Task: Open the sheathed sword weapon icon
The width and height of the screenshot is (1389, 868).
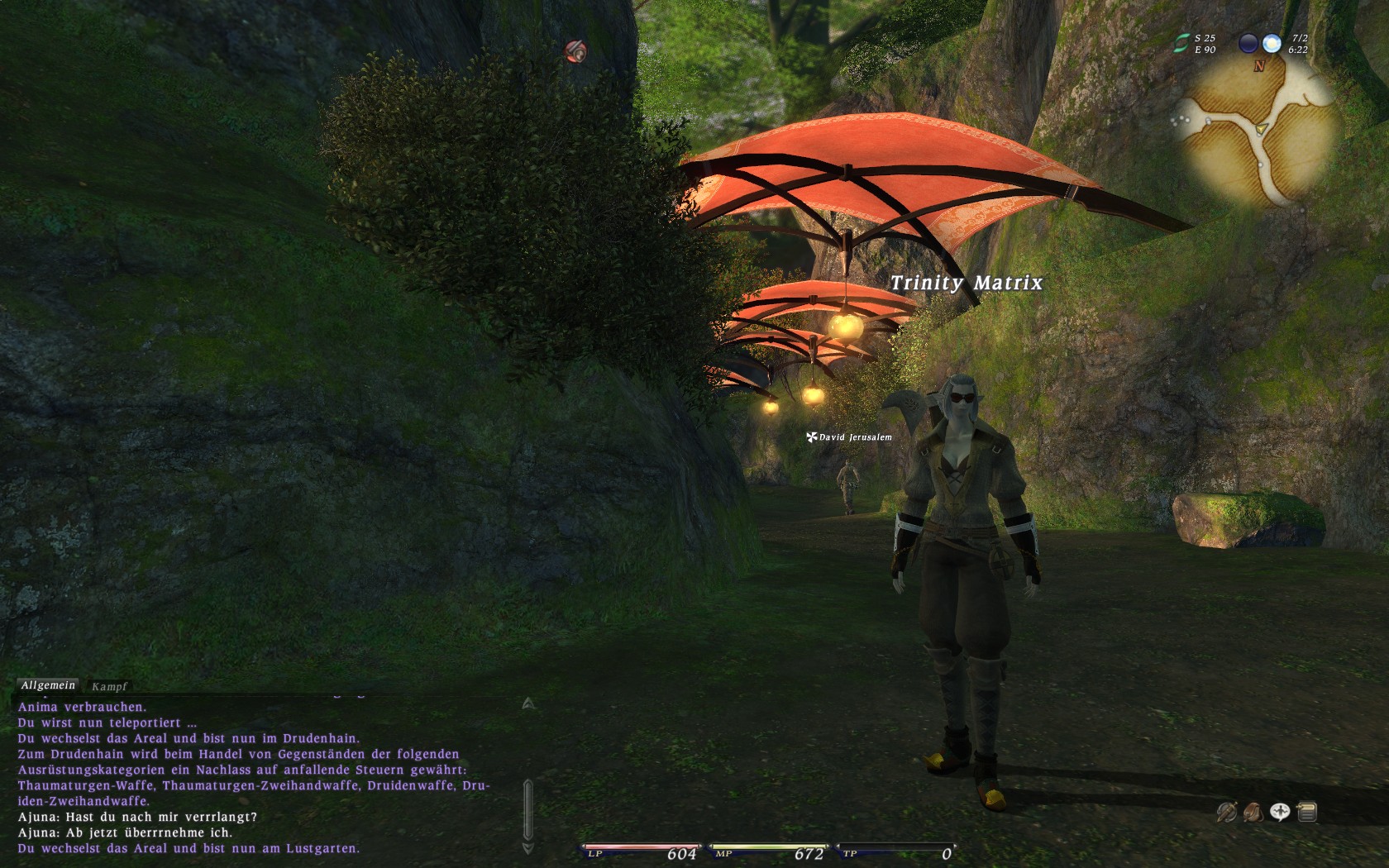Action: [1226, 813]
